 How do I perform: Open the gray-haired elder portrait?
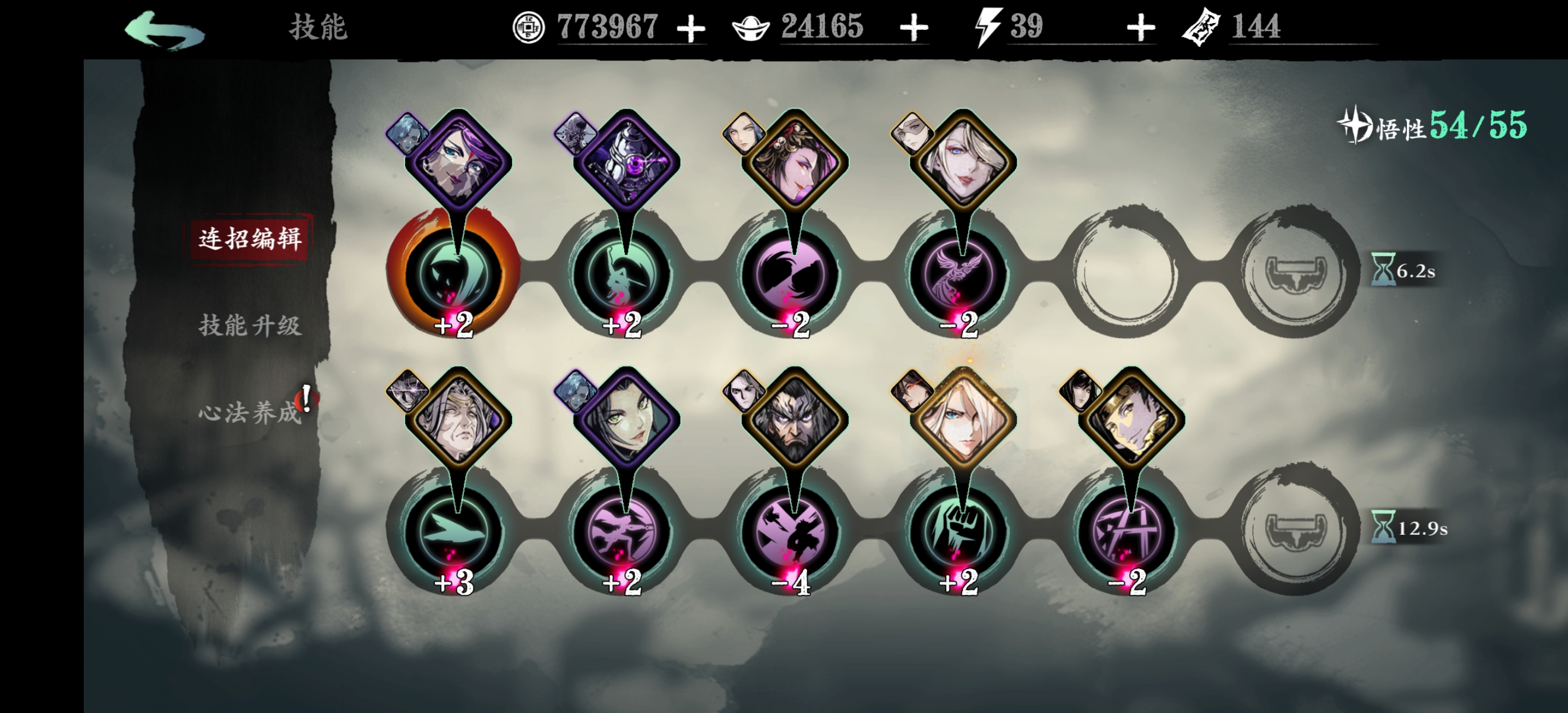(x=459, y=420)
